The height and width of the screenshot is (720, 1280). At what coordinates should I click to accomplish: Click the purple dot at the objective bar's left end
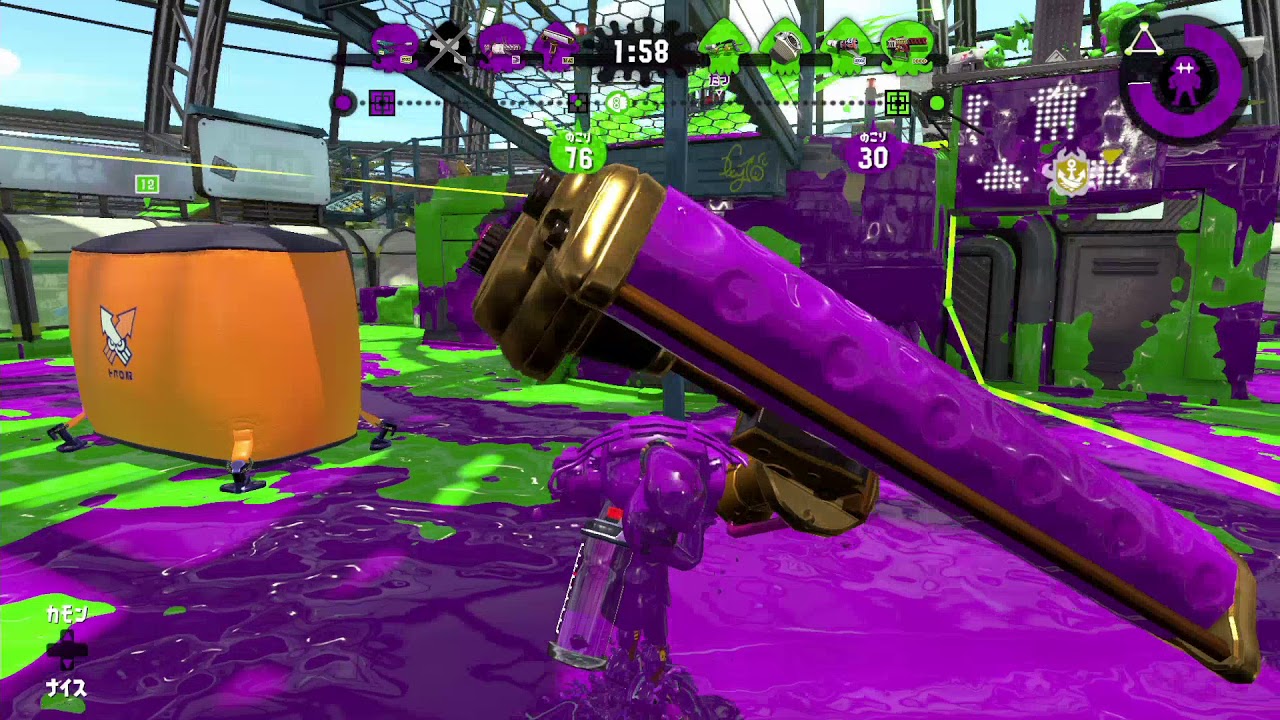(345, 101)
